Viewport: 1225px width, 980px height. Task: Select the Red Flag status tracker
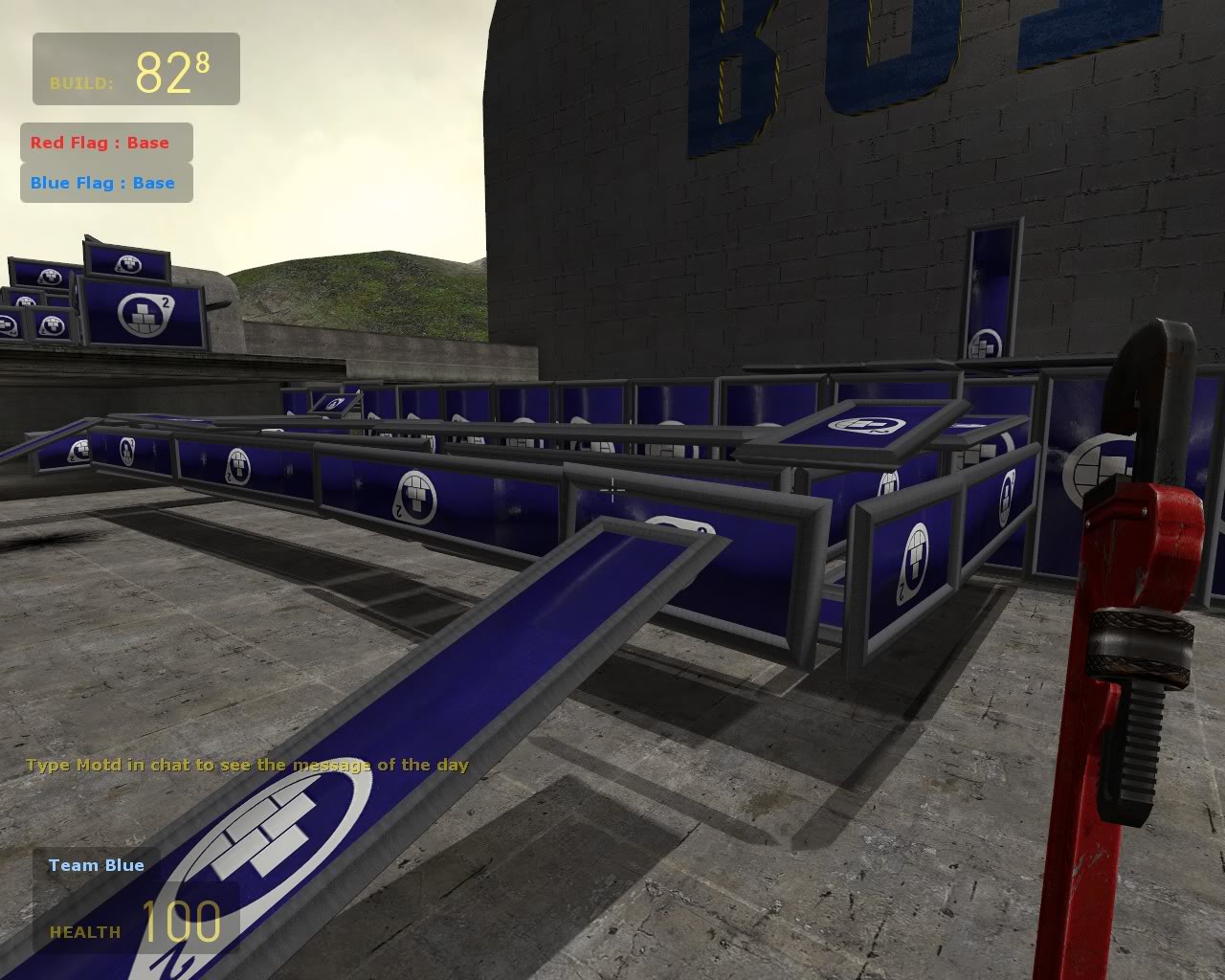pyautogui.click(x=106, y=143)
